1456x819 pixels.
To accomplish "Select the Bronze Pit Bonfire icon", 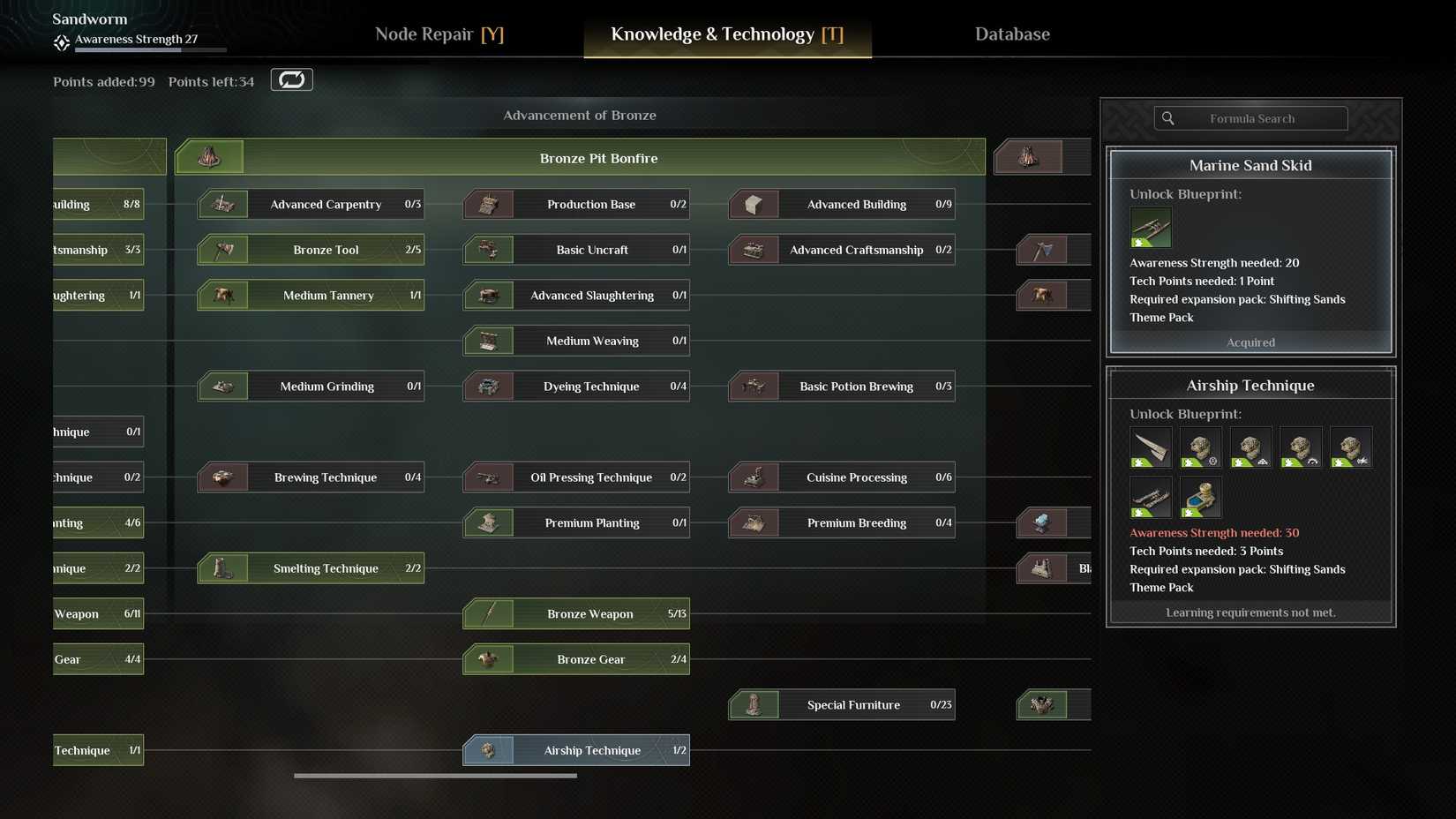I will click(x=212, y=156).
